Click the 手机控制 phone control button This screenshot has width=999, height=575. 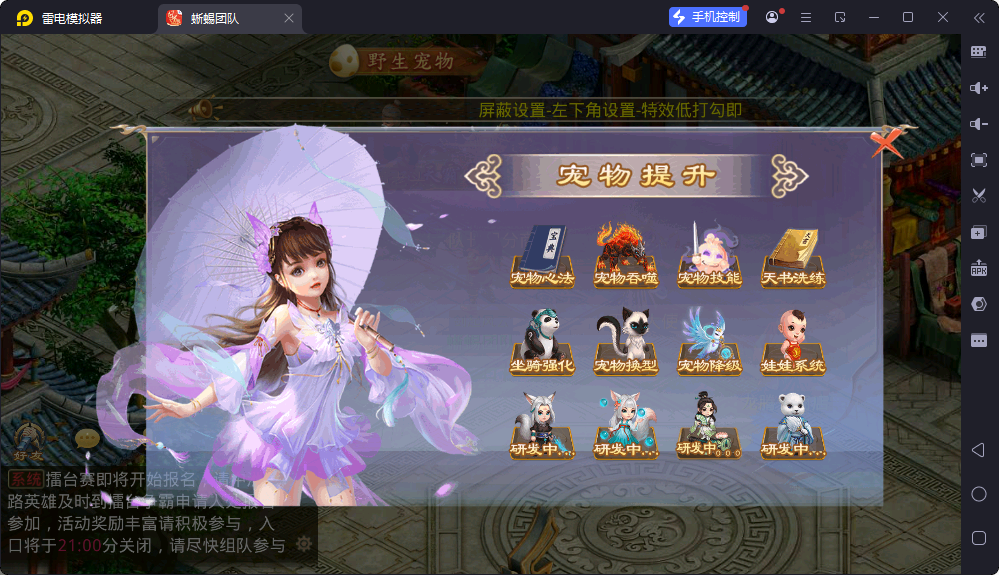click(708, 17)
